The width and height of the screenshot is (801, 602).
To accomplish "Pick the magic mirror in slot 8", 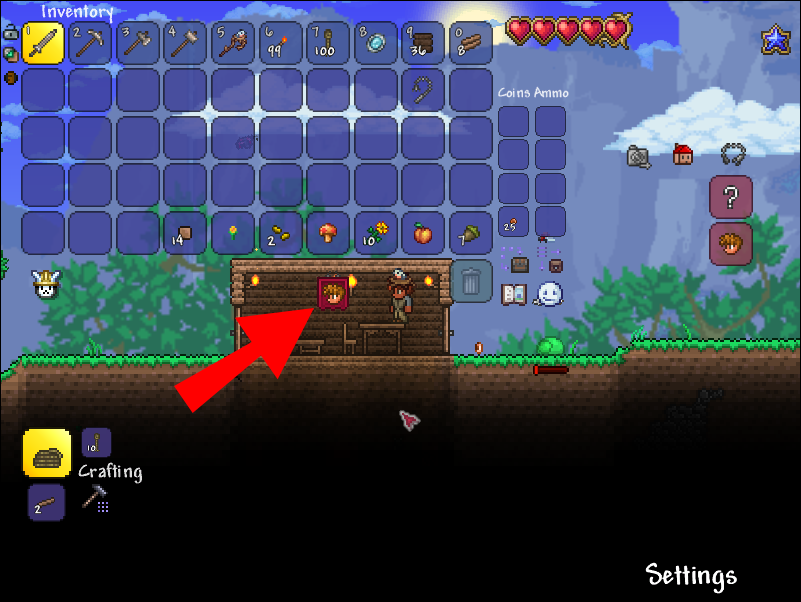I will 376,43.
